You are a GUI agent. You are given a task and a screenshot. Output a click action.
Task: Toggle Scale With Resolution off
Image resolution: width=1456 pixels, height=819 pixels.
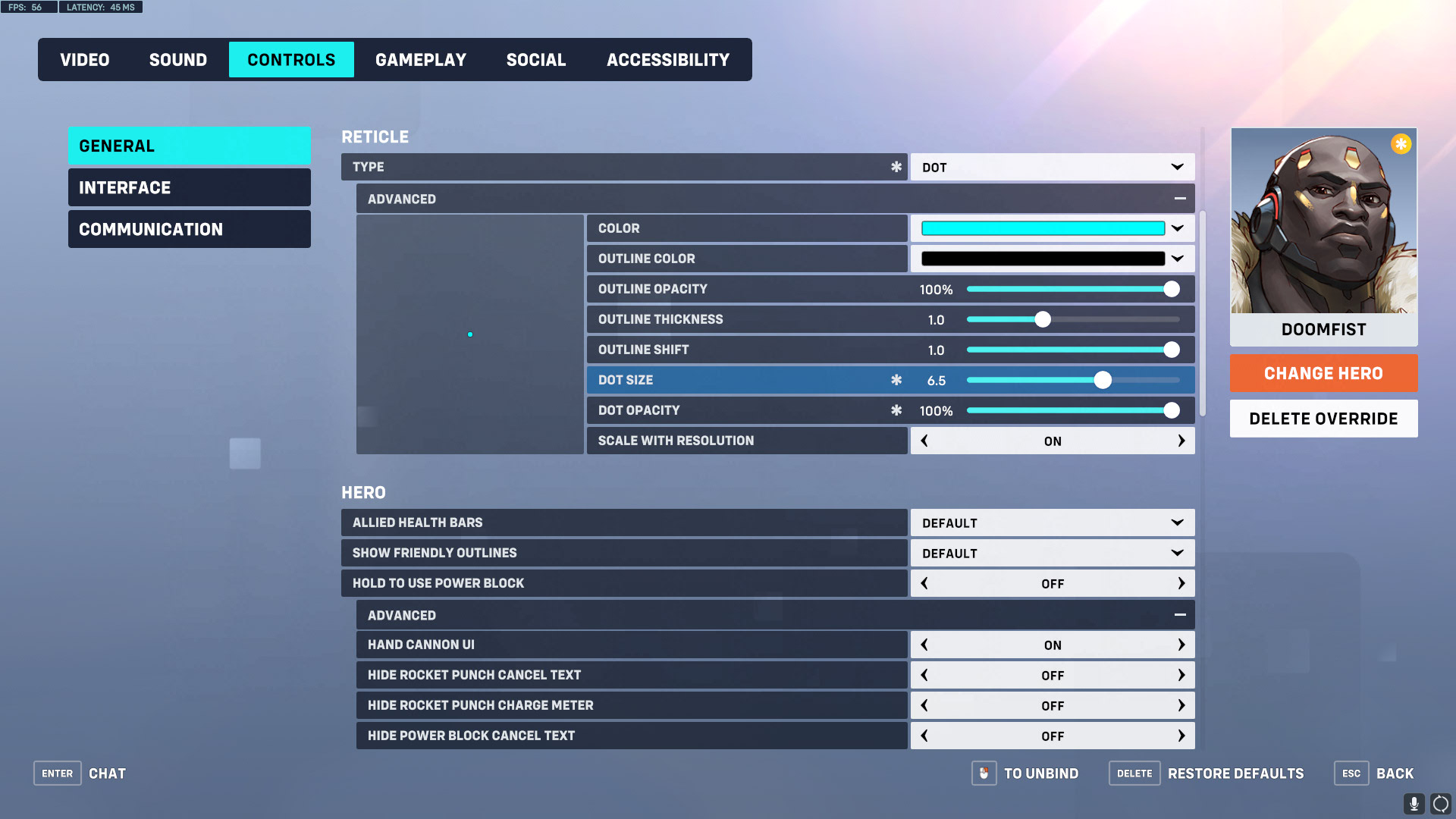point(1181,440)
